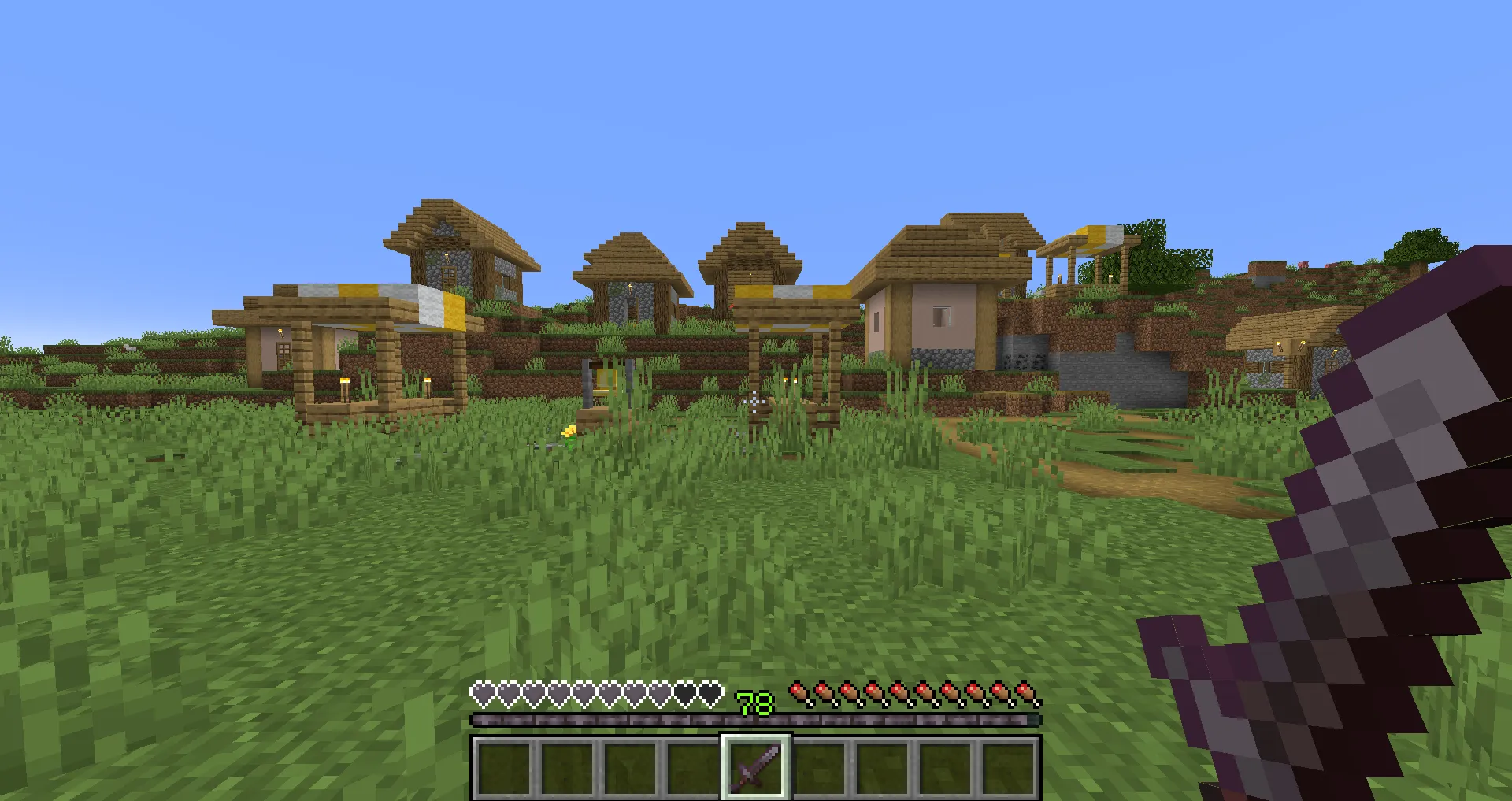Click the XP level number 78

click(x=753, y=702)
